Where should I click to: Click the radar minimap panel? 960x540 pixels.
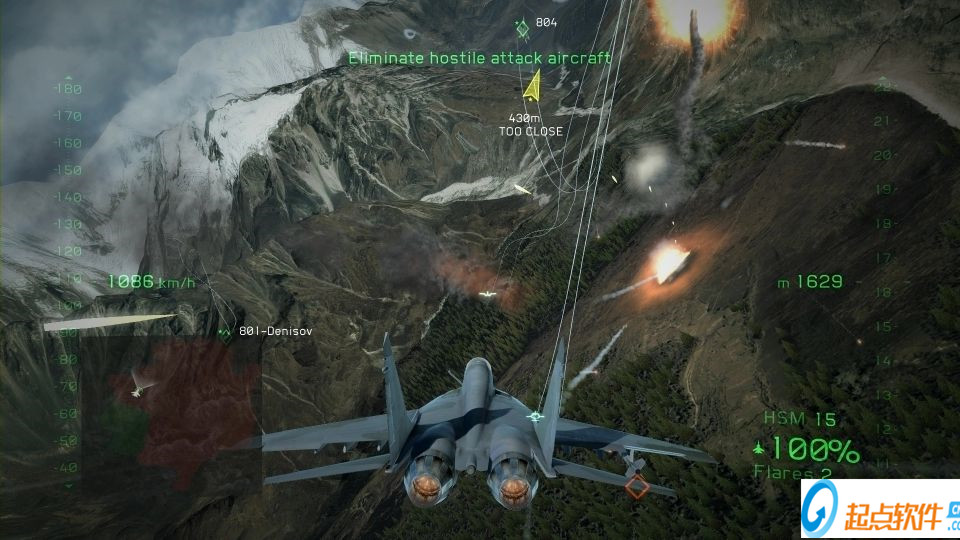coord(172,412)
